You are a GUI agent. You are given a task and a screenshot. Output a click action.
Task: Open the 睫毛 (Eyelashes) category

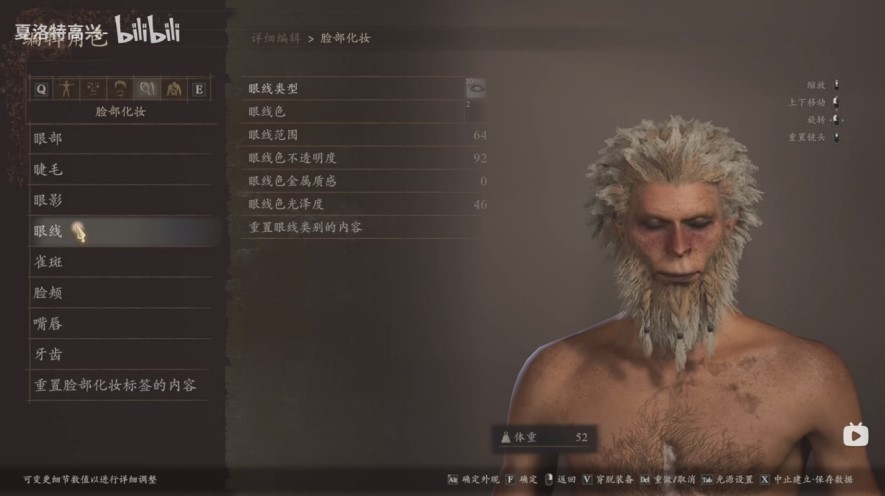[x=48, y=169]
